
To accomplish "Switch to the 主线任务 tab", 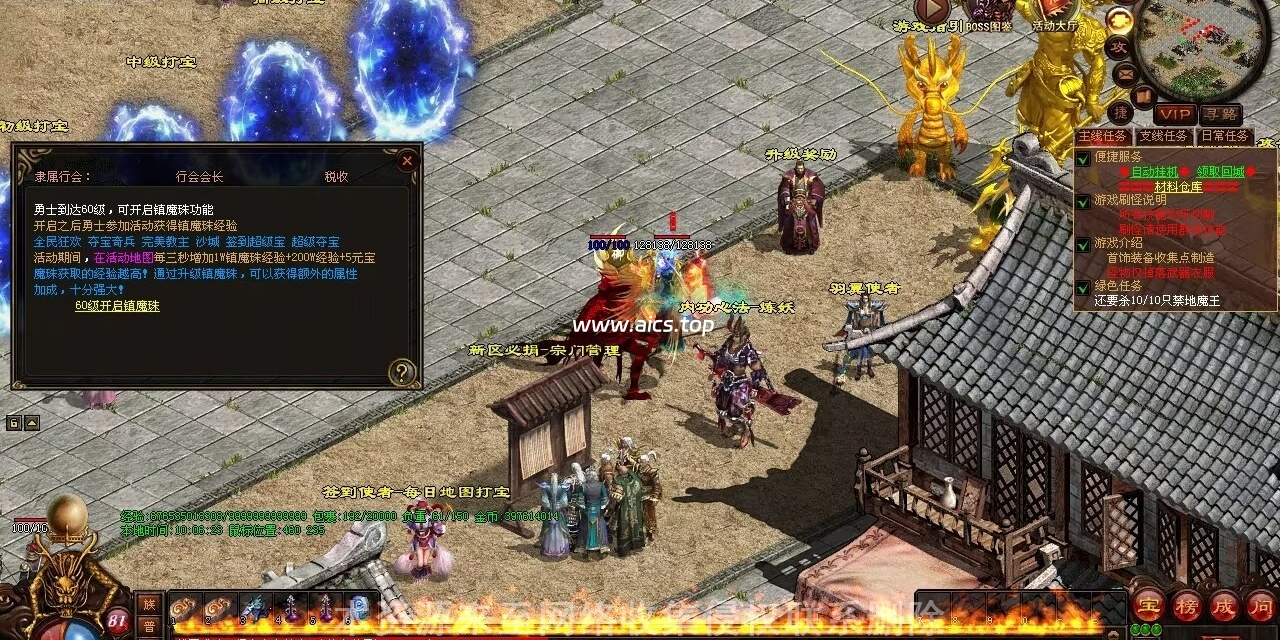I will (x=1103, y=136).
